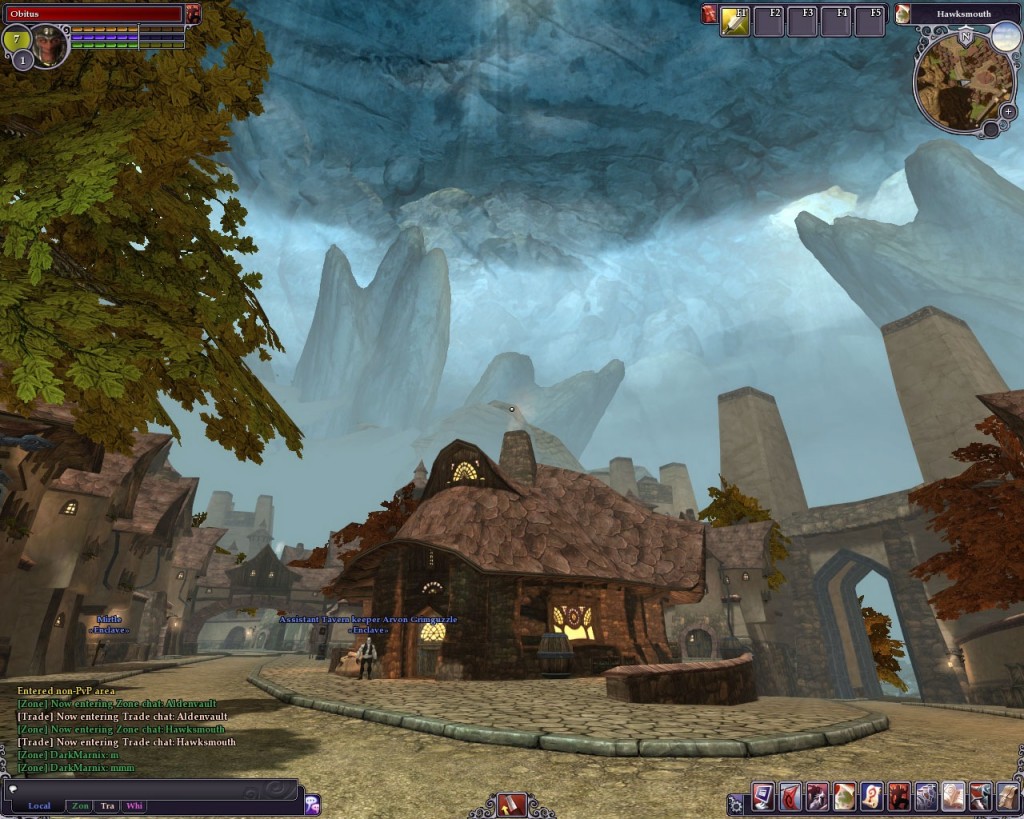Open the Hawksmouth zone map icon
The height and width of the screenshot is (819, 1024).
tap(903, 14)
